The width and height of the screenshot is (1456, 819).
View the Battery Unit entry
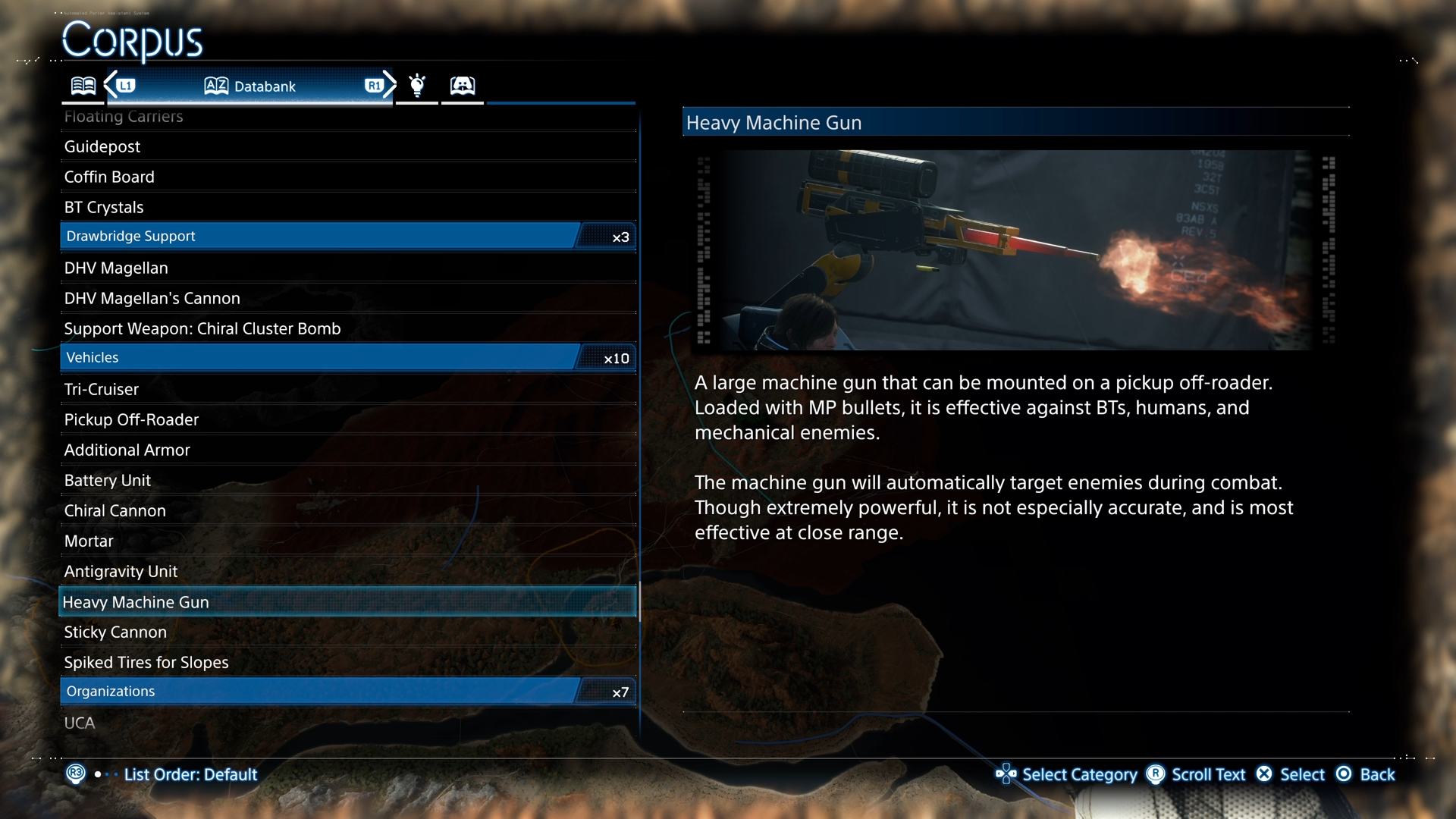pyautogui.click(x=108, y=480)
